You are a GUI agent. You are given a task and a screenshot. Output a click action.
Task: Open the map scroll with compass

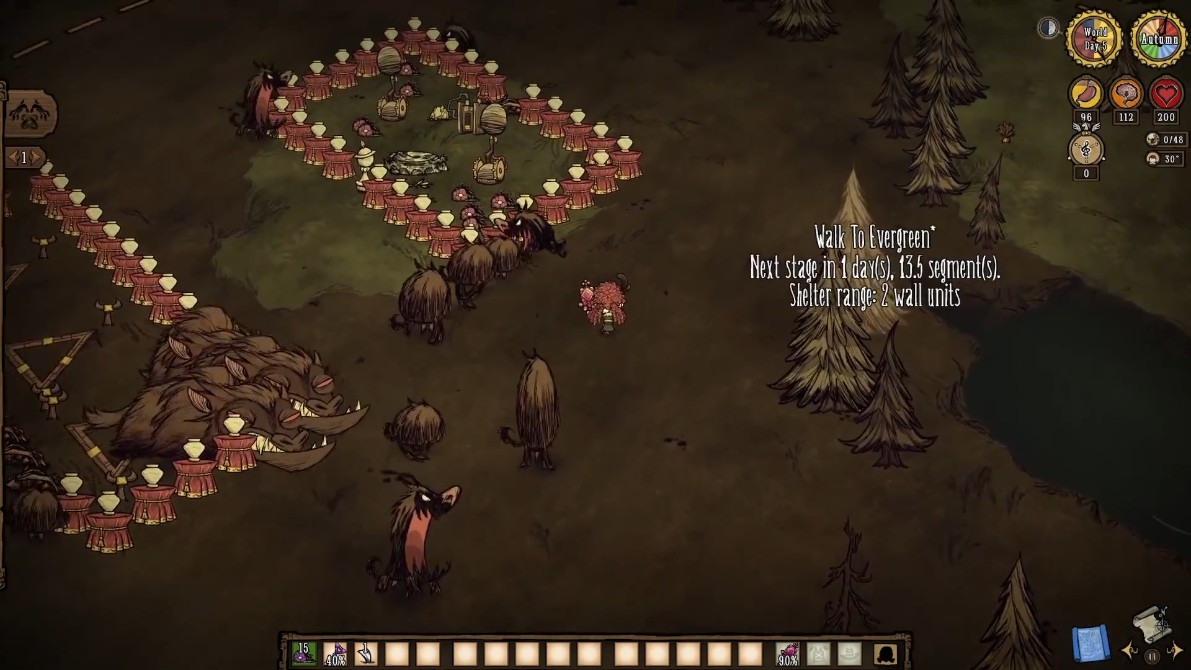point(1152,625)
